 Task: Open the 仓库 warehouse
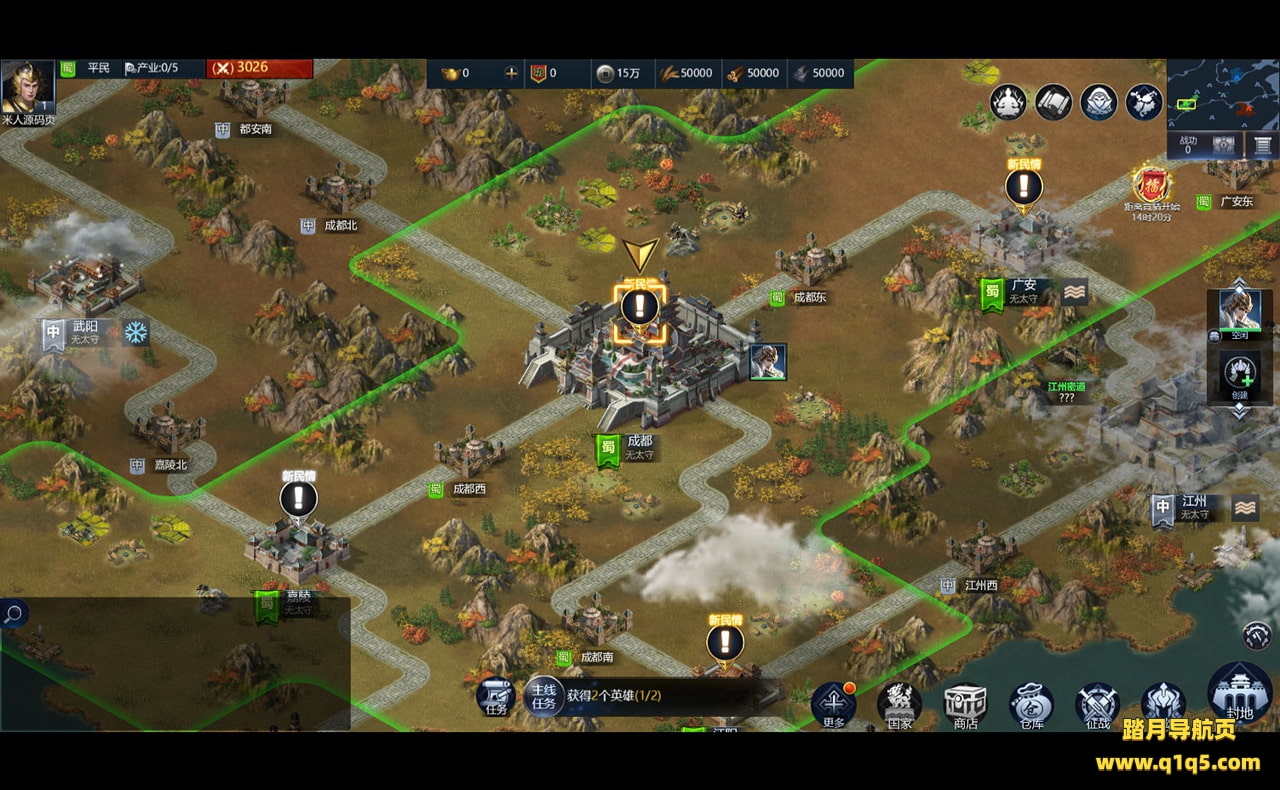tap(1031, 705)
